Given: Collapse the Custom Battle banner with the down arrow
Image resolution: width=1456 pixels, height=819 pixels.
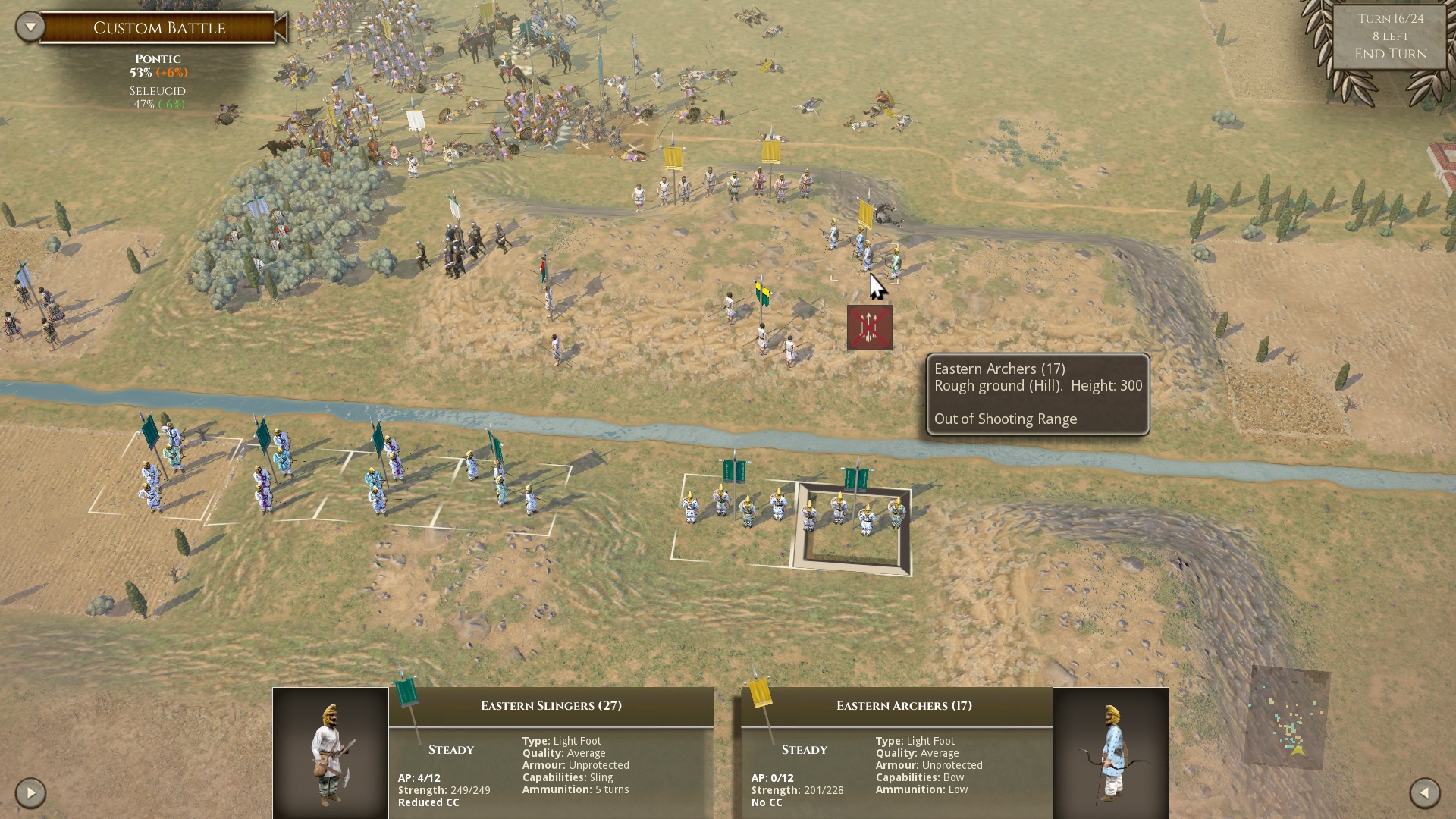Looking at the screenshot, I should tap(29, 25).
